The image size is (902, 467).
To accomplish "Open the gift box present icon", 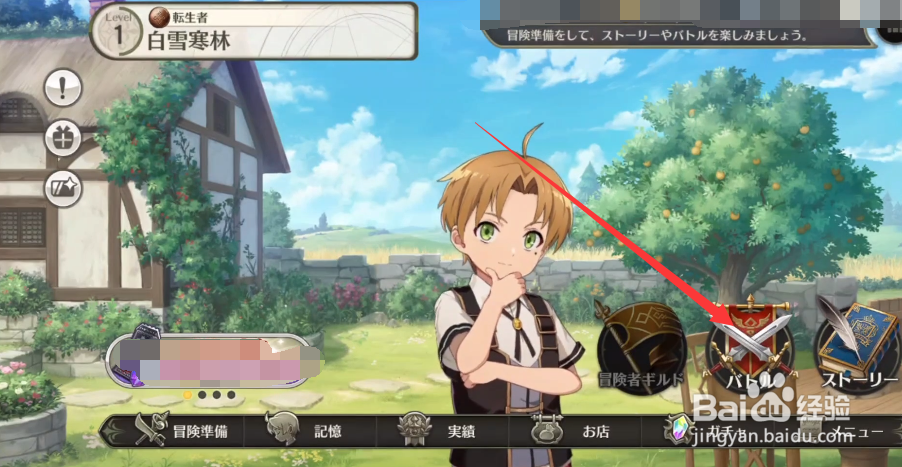I will [x=63, y=138].
